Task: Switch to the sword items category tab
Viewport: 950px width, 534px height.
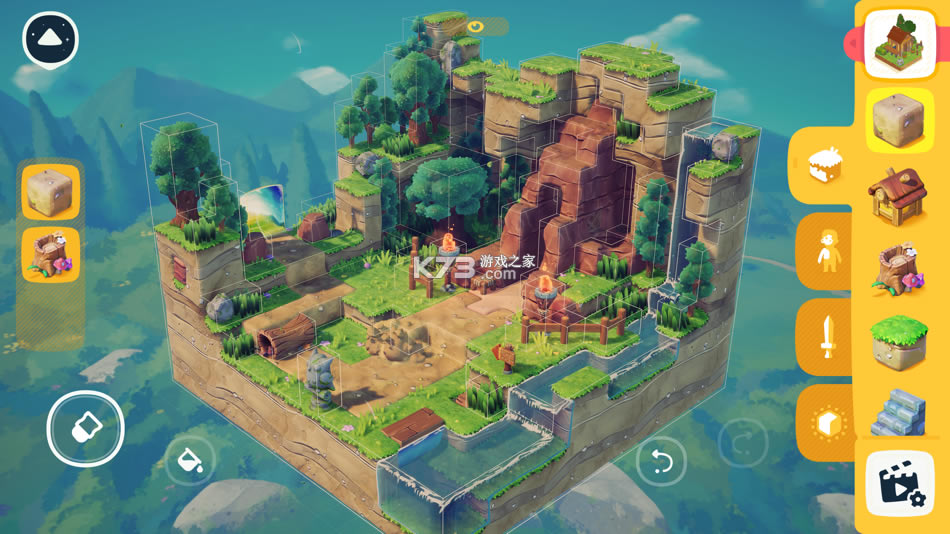Action: pos(828,337)
